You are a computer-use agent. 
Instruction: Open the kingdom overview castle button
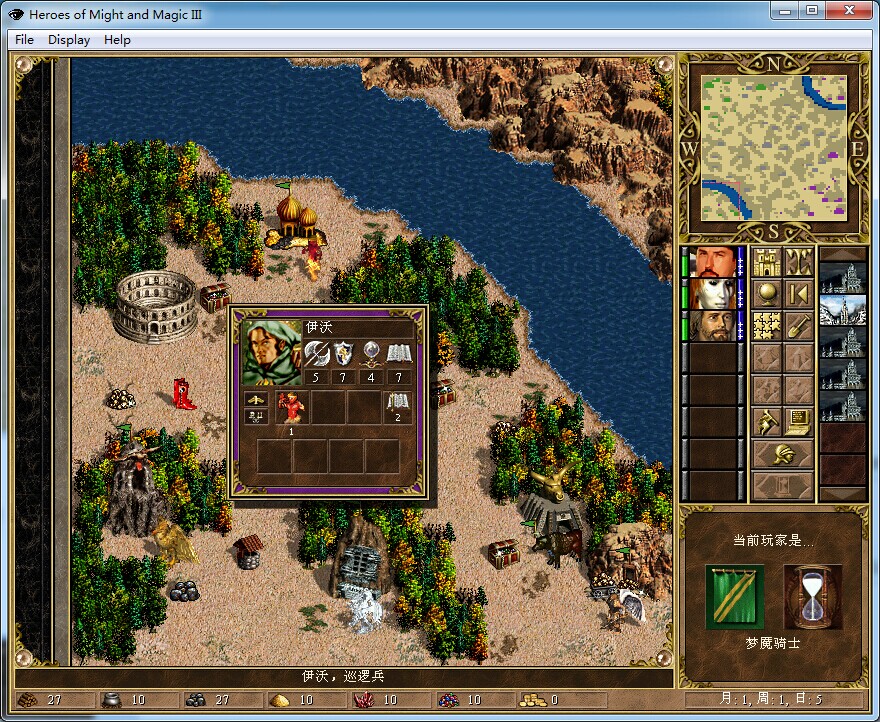766,262
